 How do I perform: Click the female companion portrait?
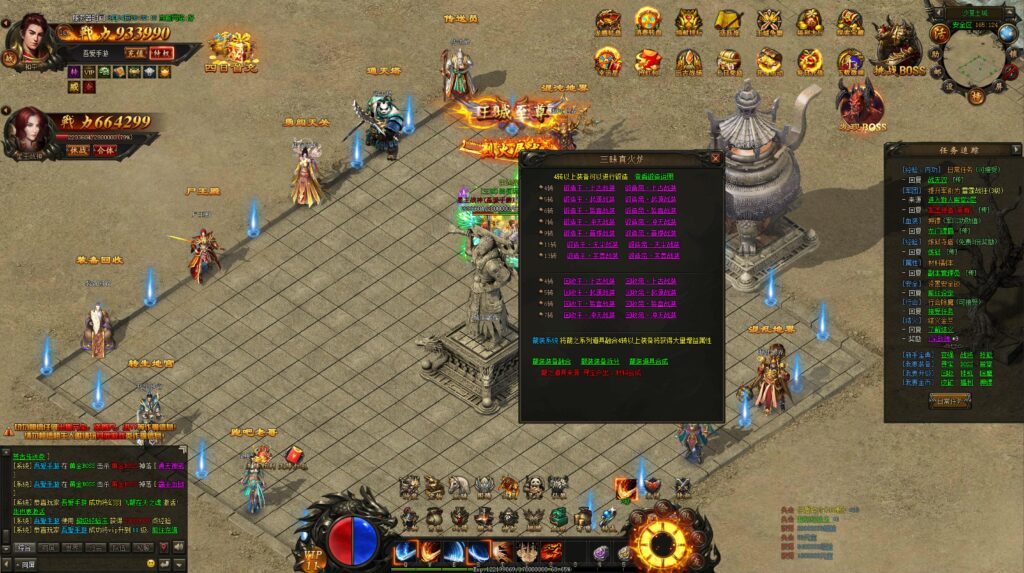coord(28,130)
